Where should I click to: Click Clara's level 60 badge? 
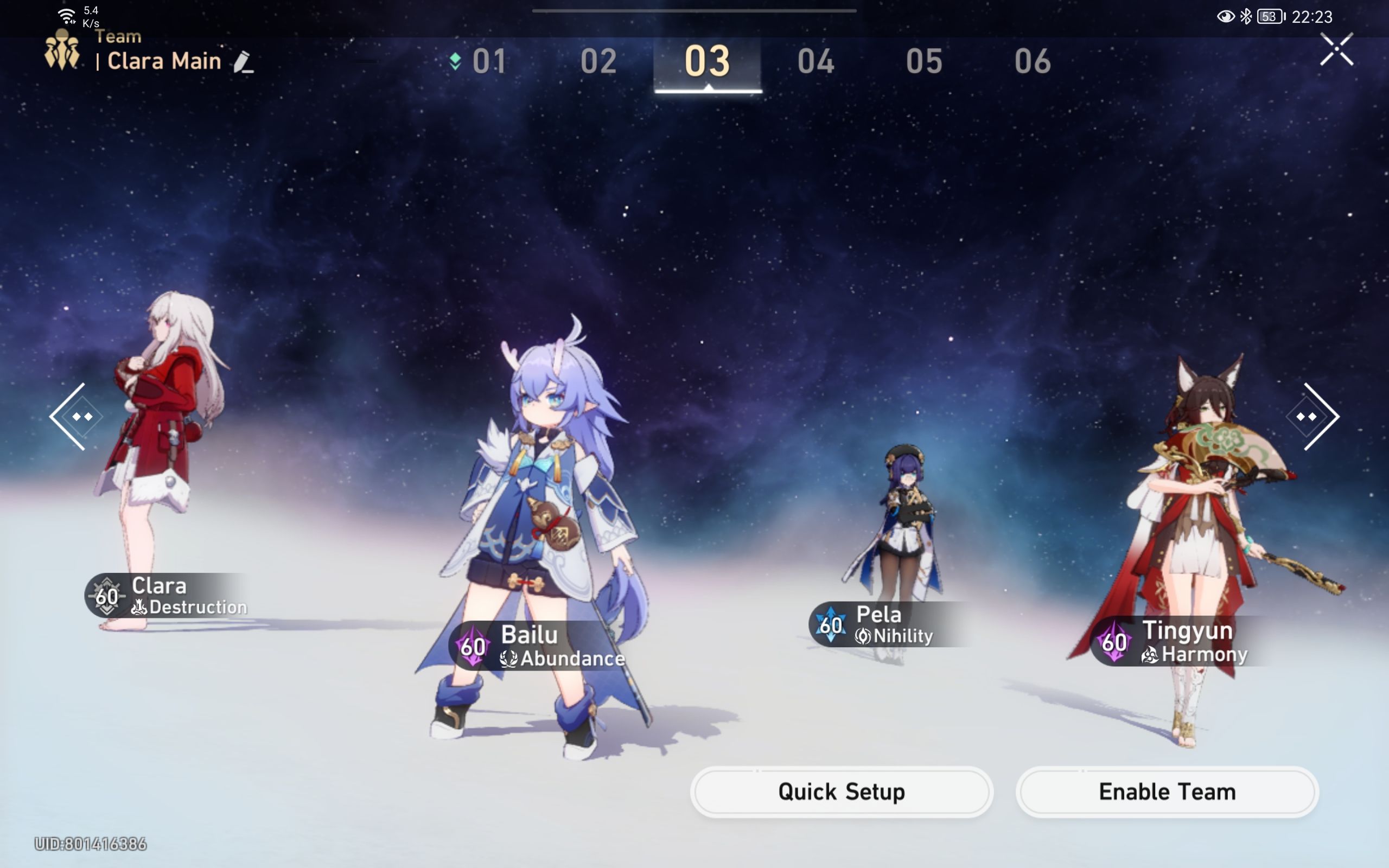tap(106, 596)
